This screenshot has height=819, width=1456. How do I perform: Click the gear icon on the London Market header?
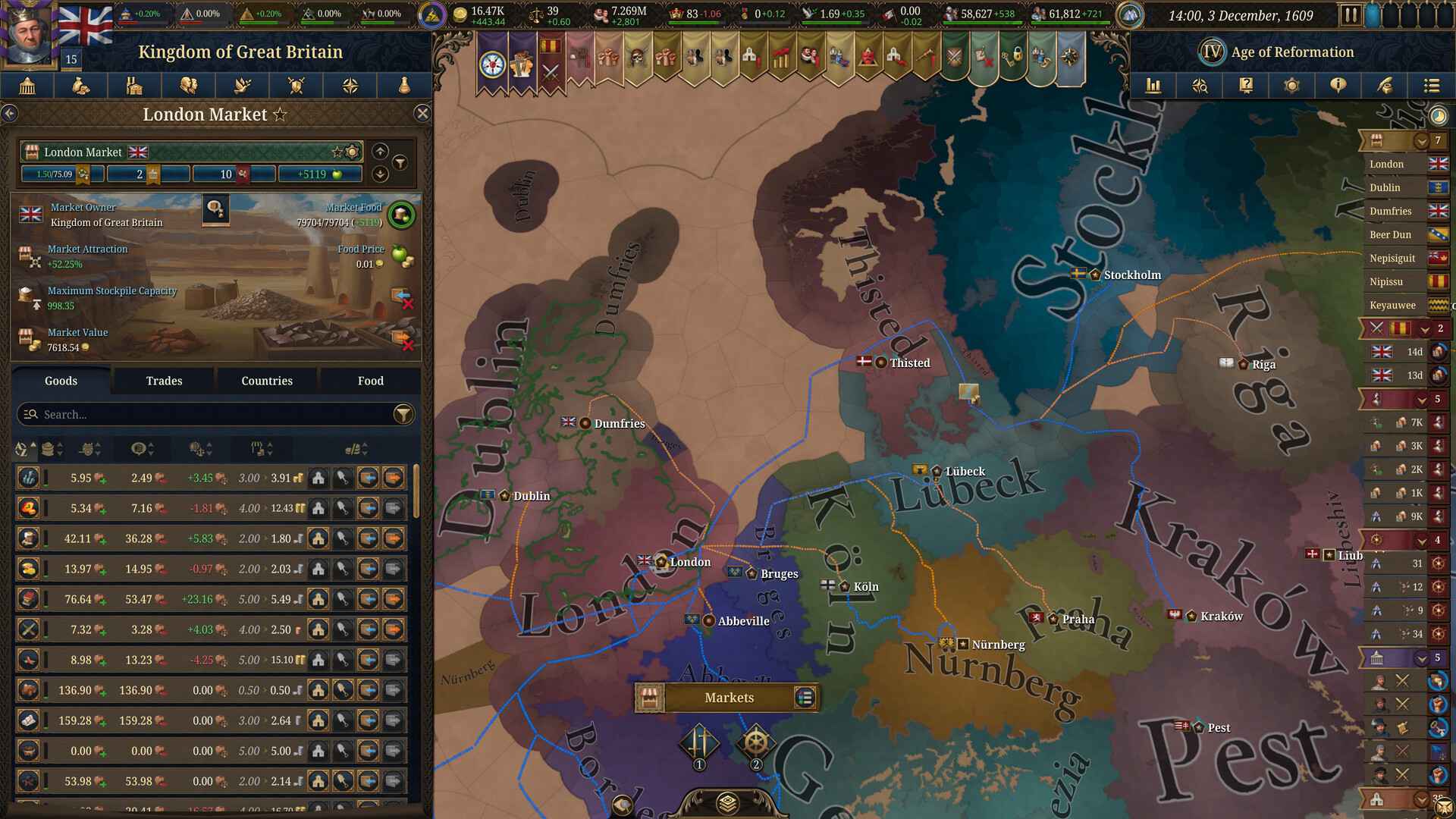click(x=352, y=152)
